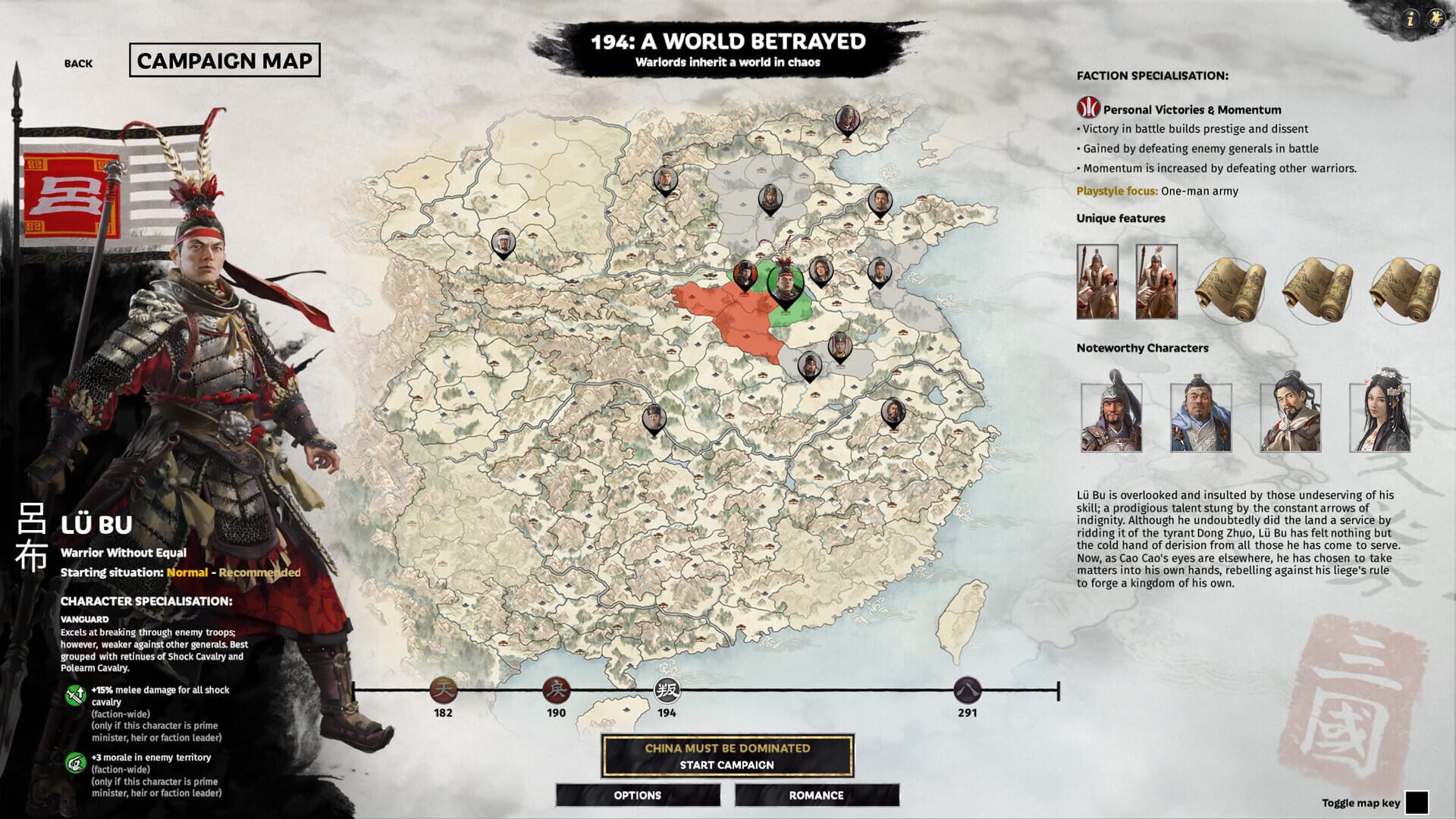Select the 182 era icon on the timeline
The height and width of the screenshot is (819, 1456).
click(x=442, y=692)
